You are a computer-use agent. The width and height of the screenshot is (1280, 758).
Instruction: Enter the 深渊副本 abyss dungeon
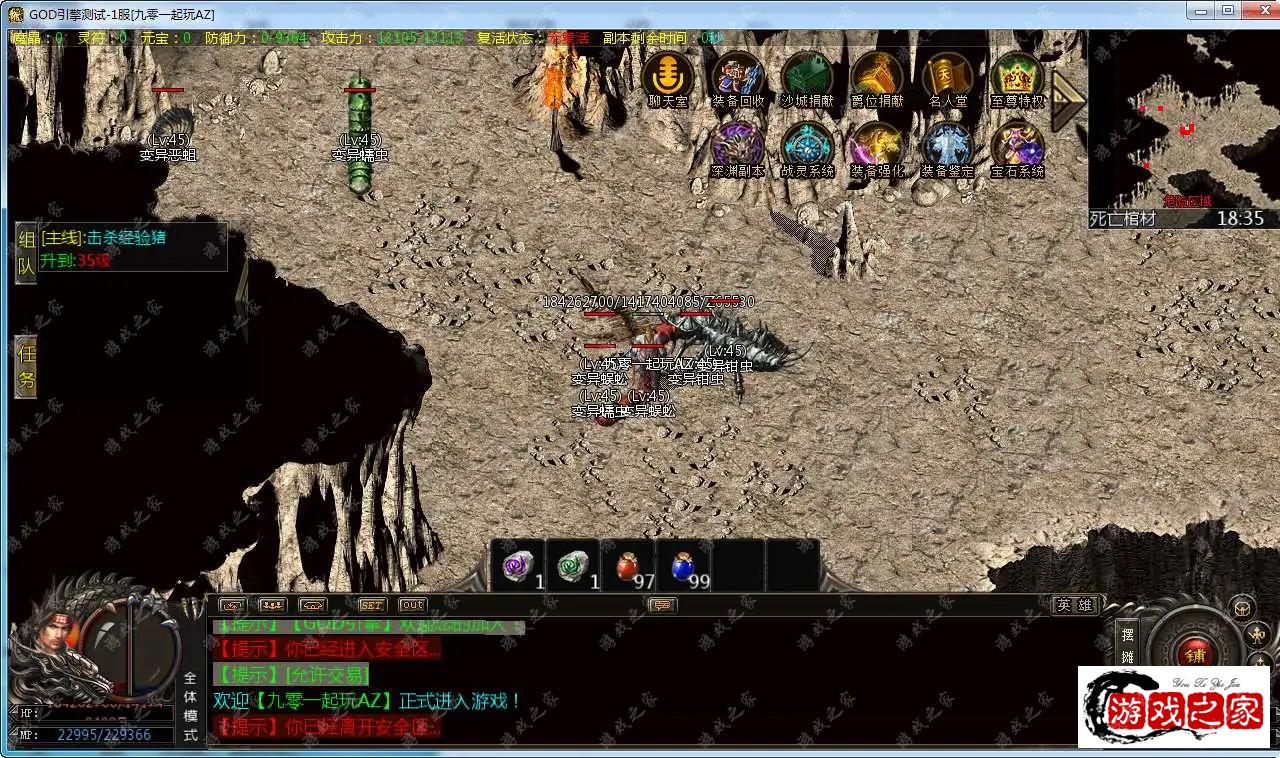point(738,147)
